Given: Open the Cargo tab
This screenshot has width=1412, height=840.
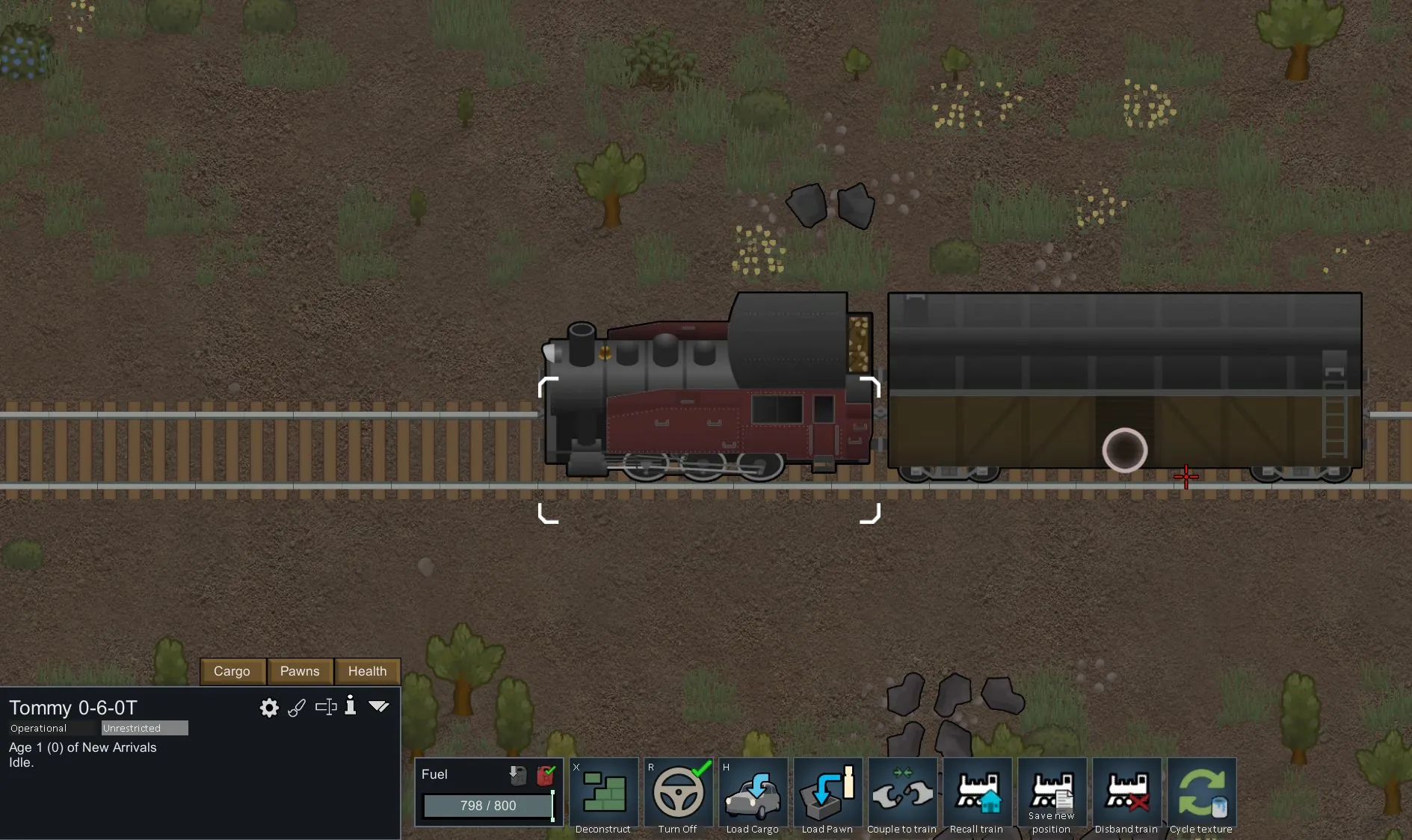Looking at the screenshot, I should 232,671.
